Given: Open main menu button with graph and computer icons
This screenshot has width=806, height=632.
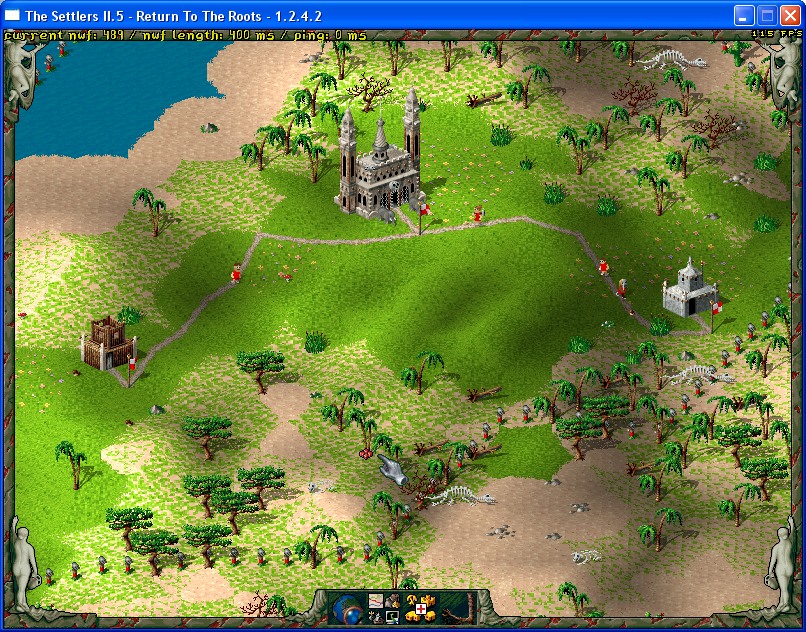Looking at the screenshot, I should tap(386, 608).
